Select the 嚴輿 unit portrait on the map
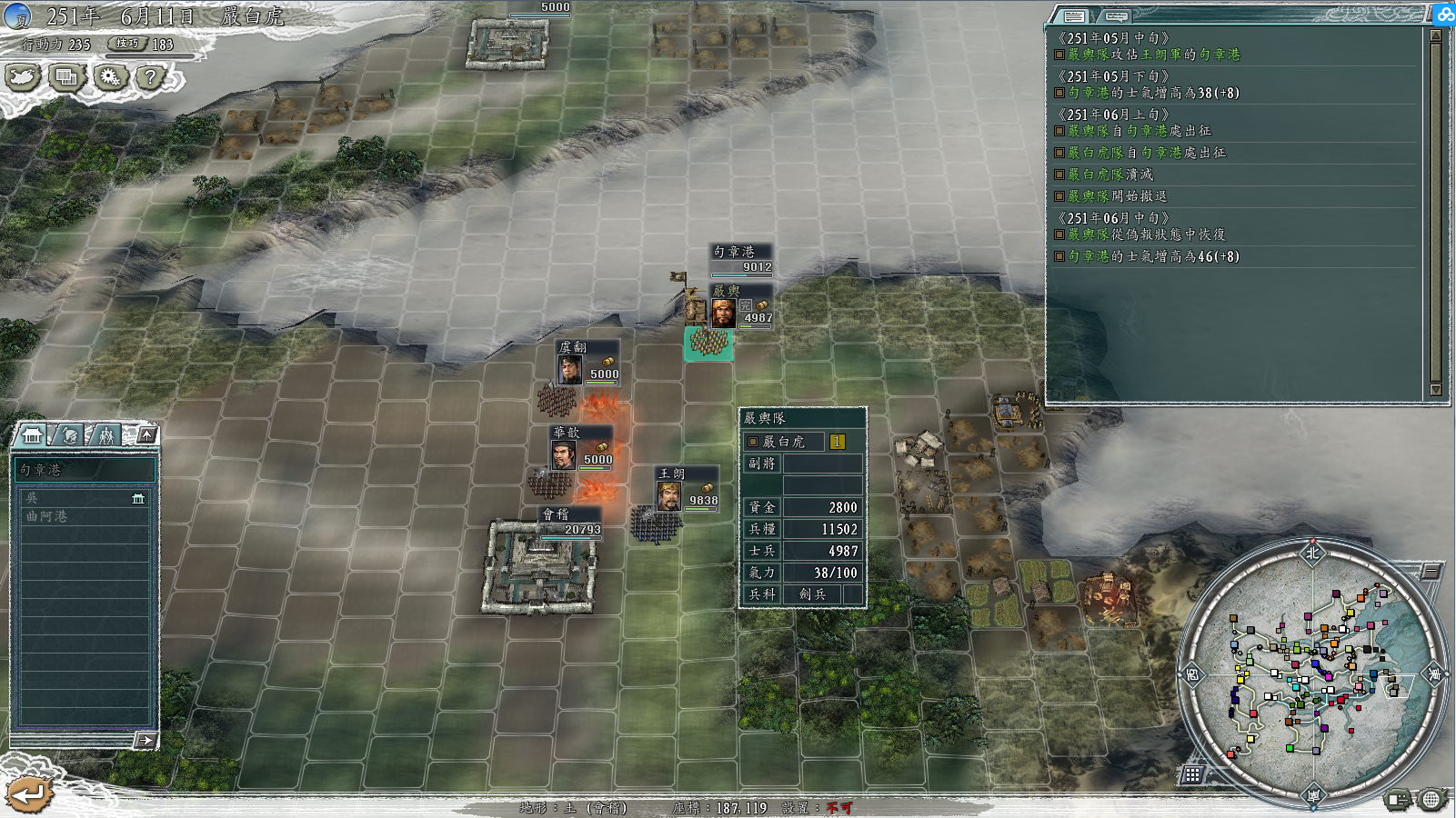This screenshot has height=818, width=1456. 723,314
